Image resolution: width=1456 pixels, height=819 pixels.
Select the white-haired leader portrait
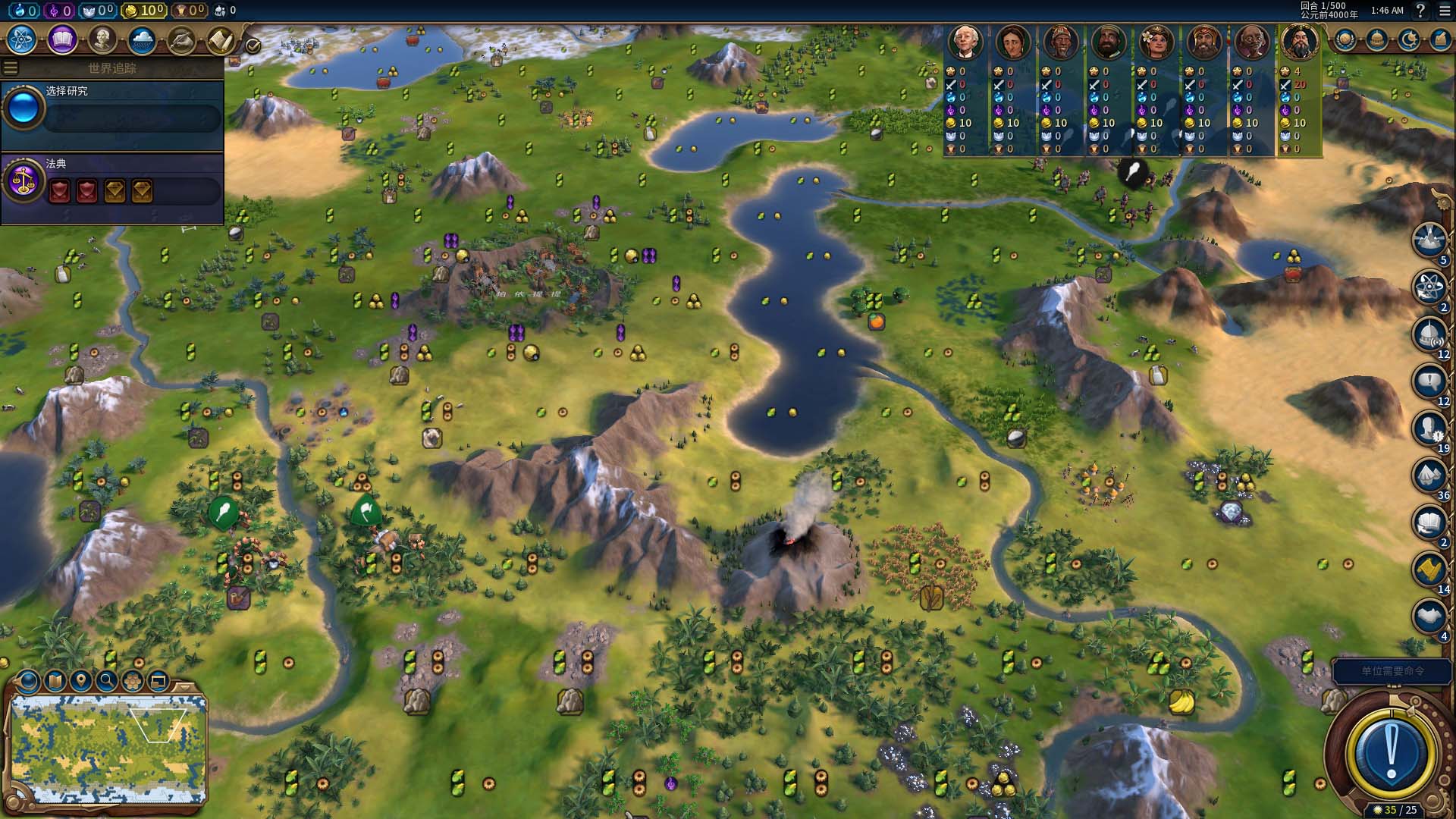[x=965, y=42]
